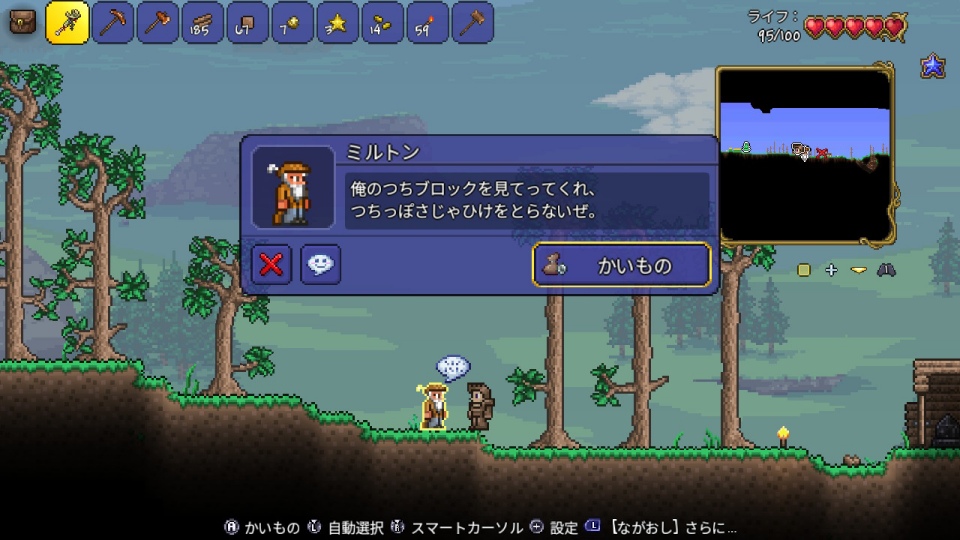Choose the copper axe hotbar slot
The width and height of the screenshot is (960, 540).
[x=158, y=22]
